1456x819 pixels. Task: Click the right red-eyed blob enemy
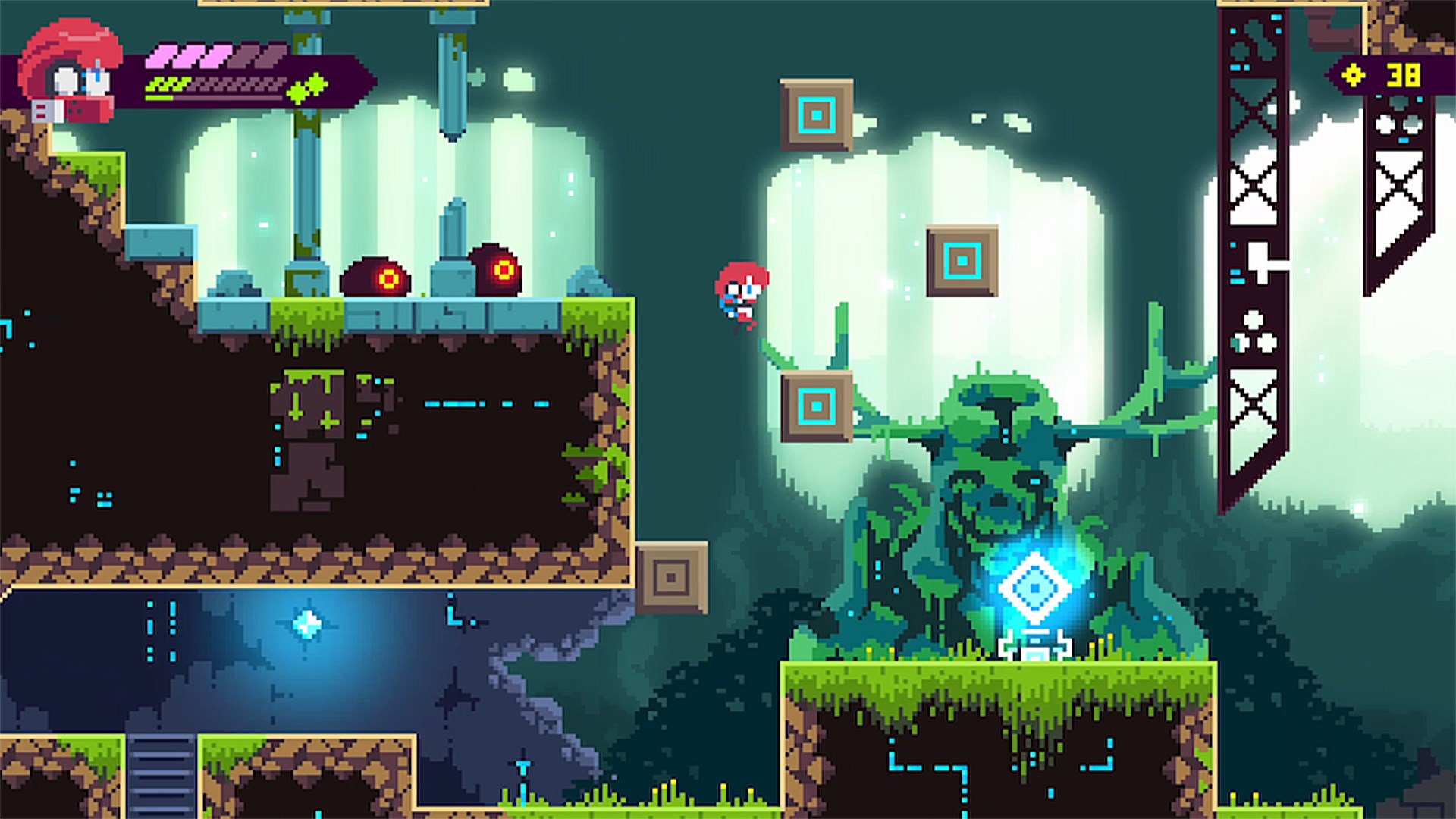pyautogui.click(x=495, y=269)
